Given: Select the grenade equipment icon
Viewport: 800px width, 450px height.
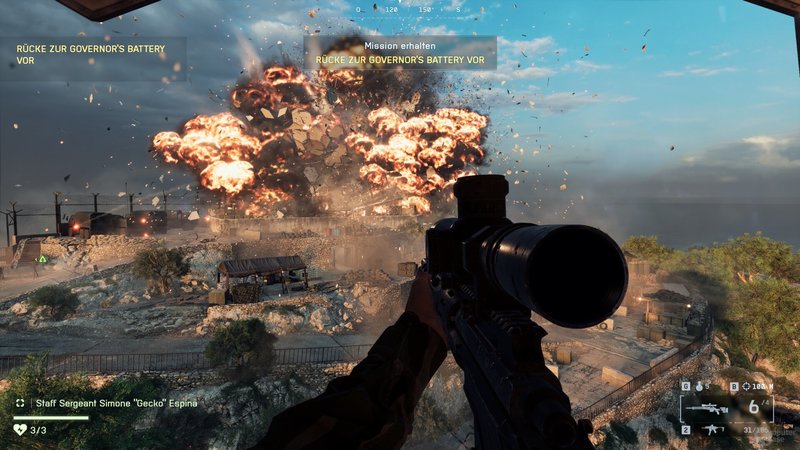Looking at the screenshot, I should point(698,385).
